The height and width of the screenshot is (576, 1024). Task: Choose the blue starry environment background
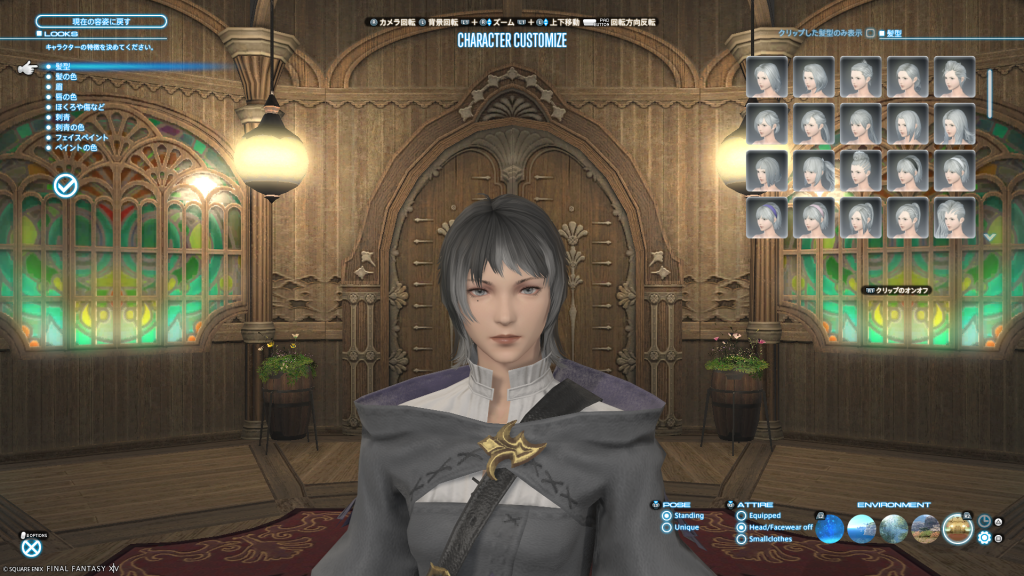coord(830,529)
